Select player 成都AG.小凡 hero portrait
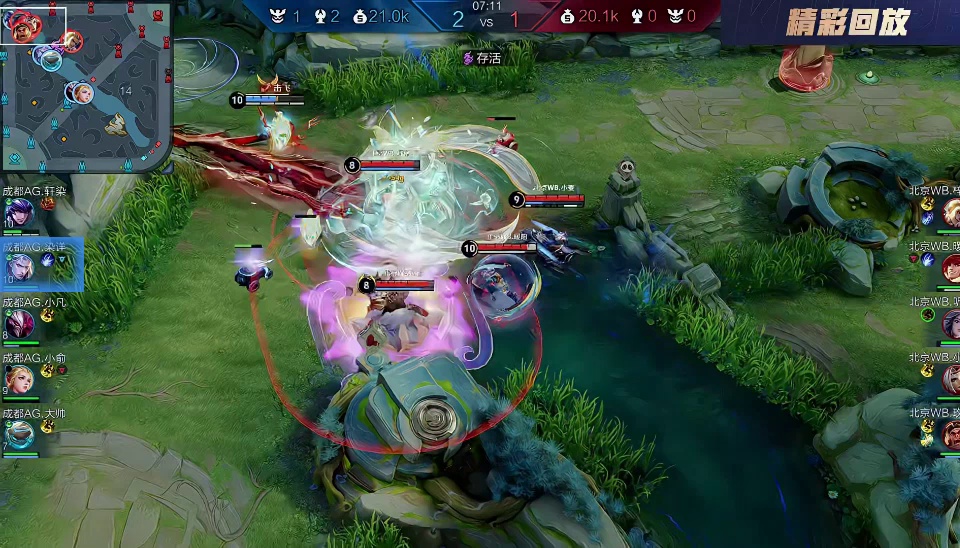The image size is (960, 548). [19, 323]
